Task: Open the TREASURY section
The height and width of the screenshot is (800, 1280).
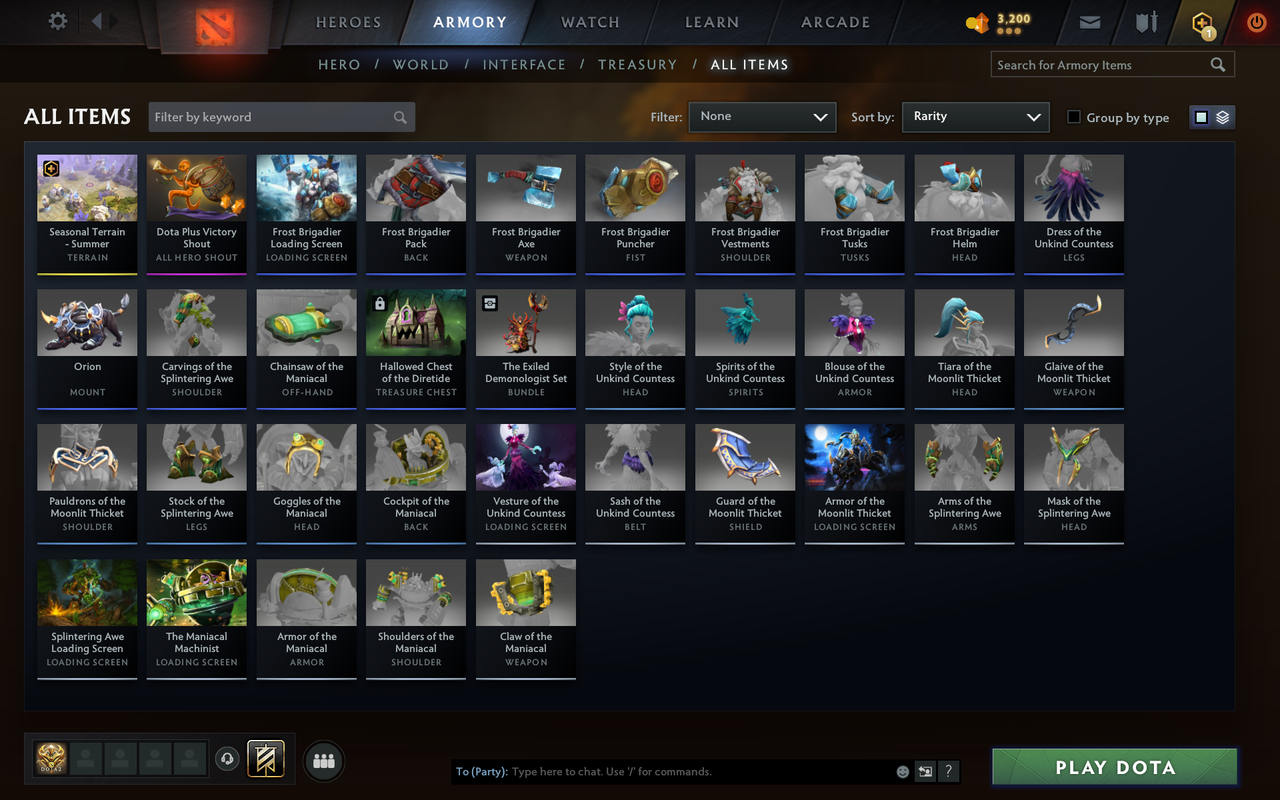Action: tap(637, 64)
